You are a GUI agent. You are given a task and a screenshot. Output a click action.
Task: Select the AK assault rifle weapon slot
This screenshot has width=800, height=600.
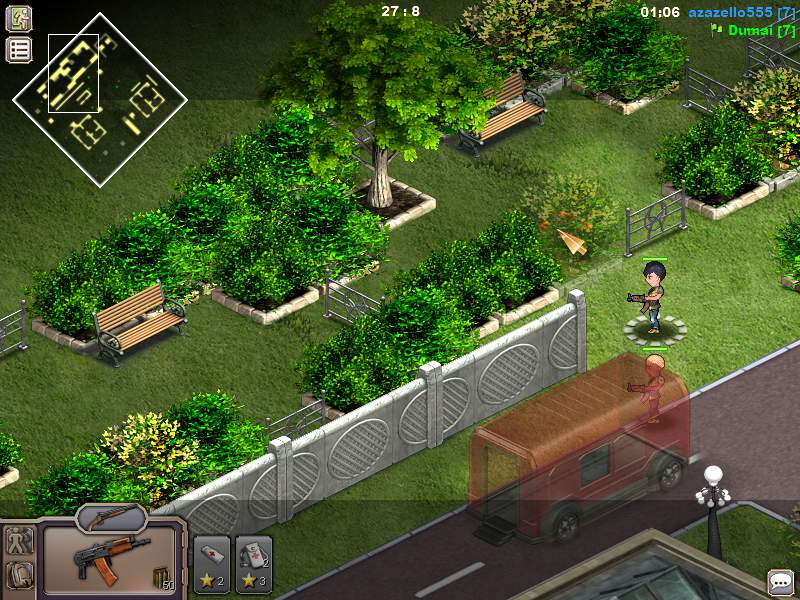tap(111, 562)
